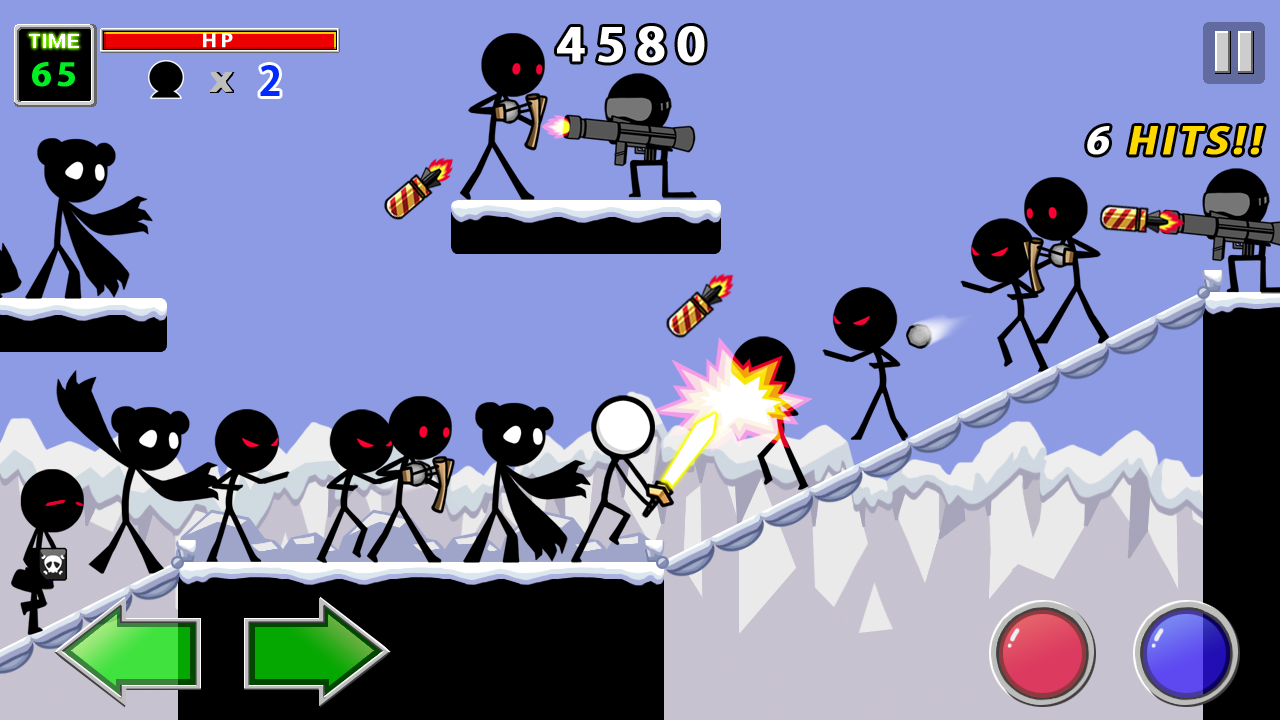Tap the green right arrow control

click(x=318, y=652)
